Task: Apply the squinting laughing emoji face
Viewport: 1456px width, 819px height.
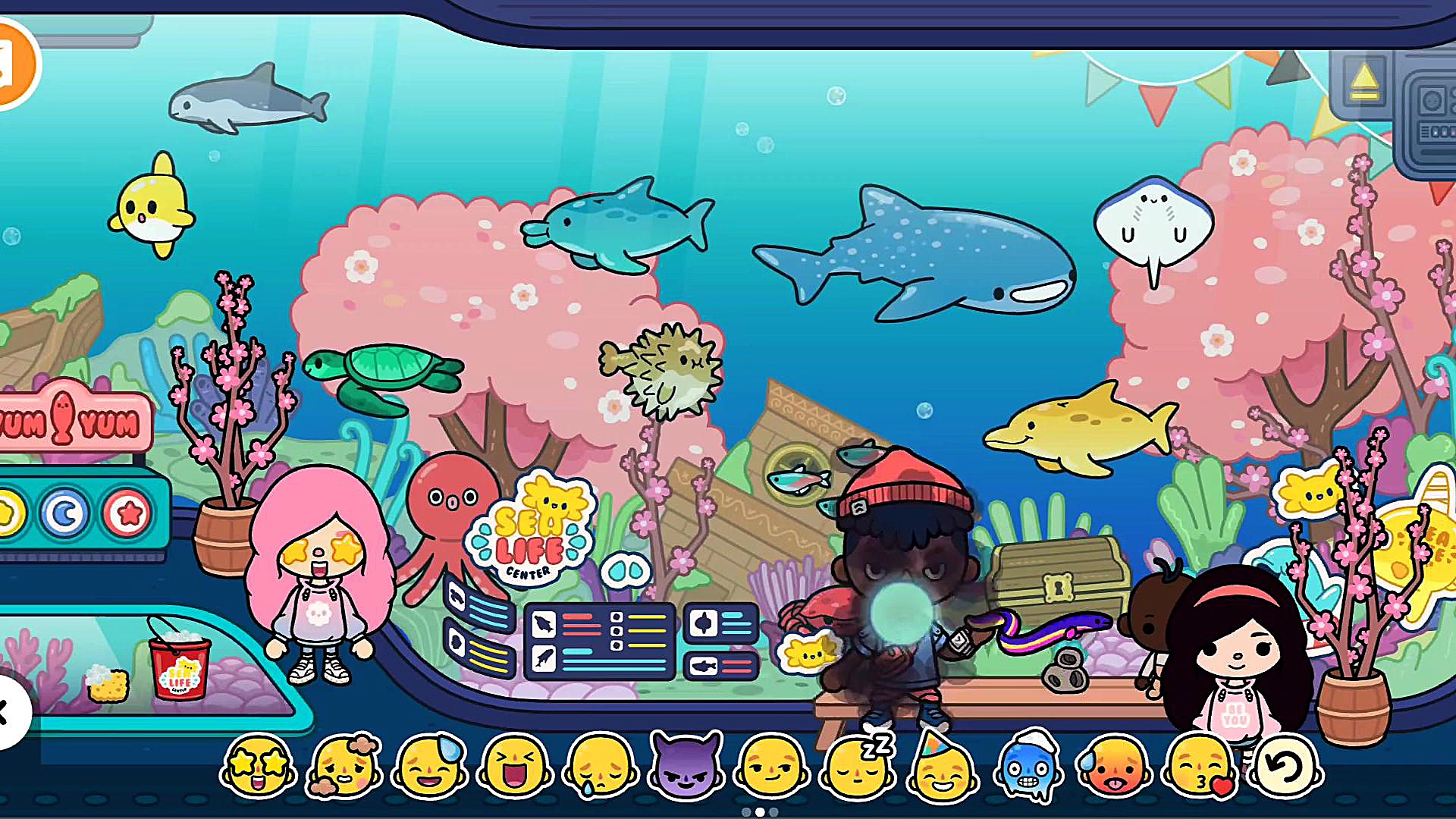Action: (515, 766)
